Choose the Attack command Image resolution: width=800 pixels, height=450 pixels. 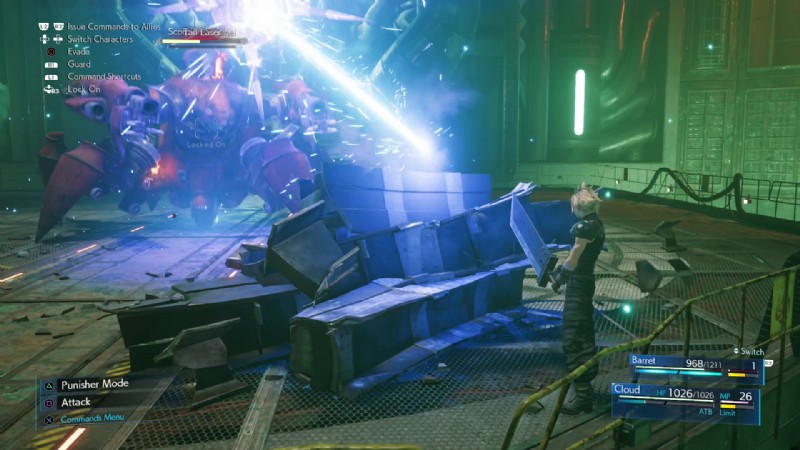76,401
